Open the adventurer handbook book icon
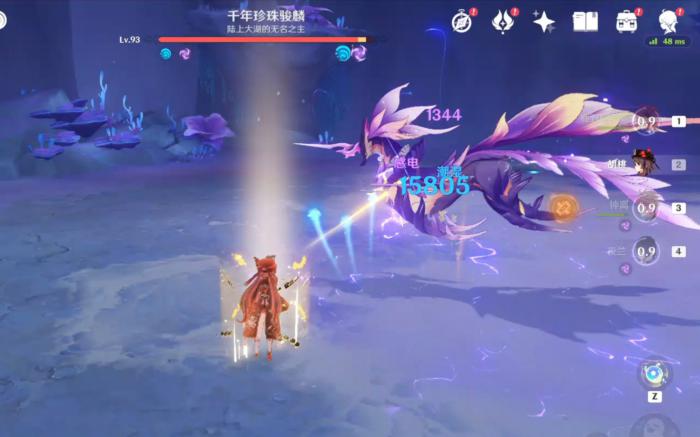700x437 pixels. click(x=585, y=22)
